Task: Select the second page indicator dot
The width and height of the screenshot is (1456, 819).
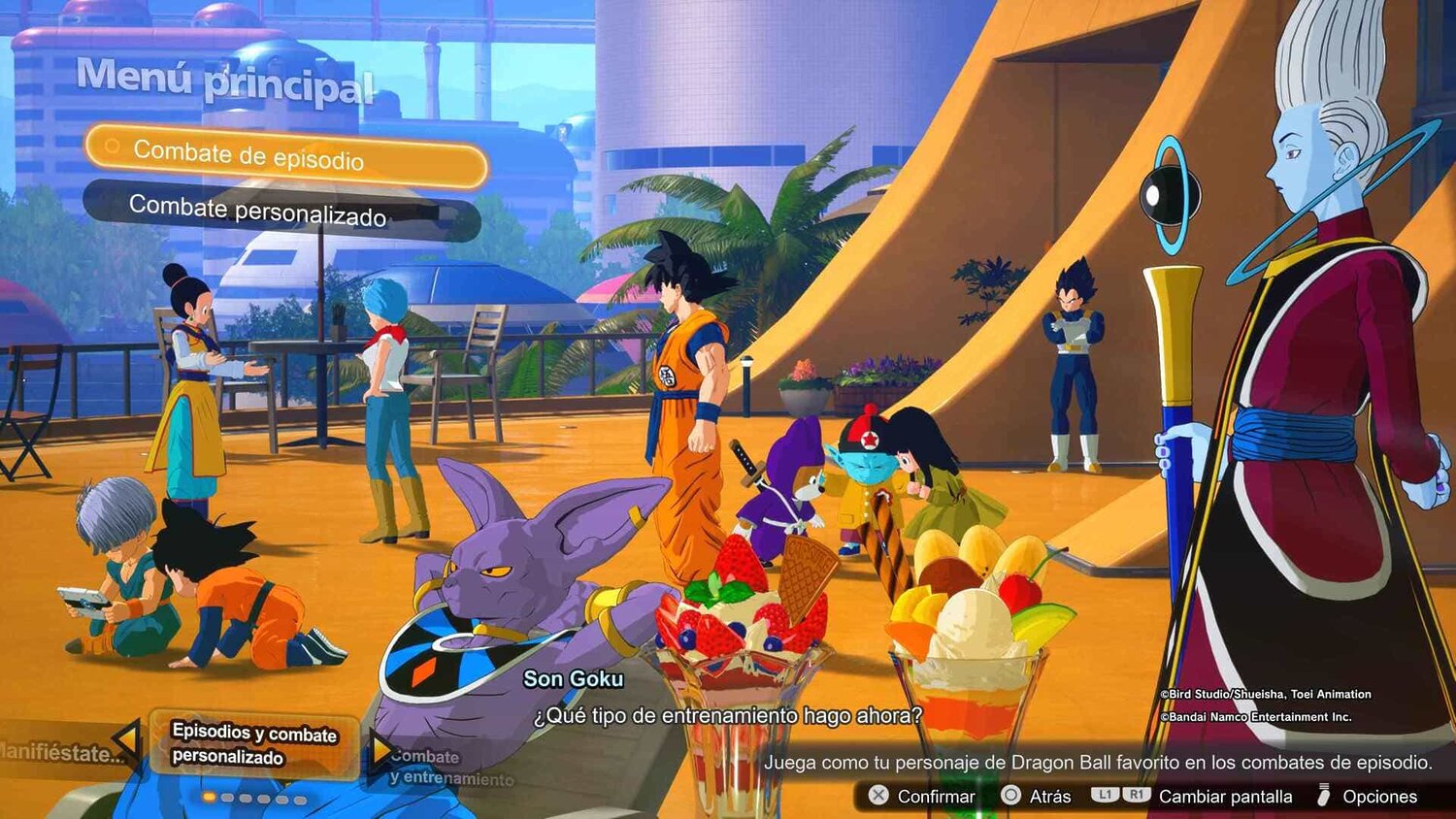Action: click(x=227, y=798)
